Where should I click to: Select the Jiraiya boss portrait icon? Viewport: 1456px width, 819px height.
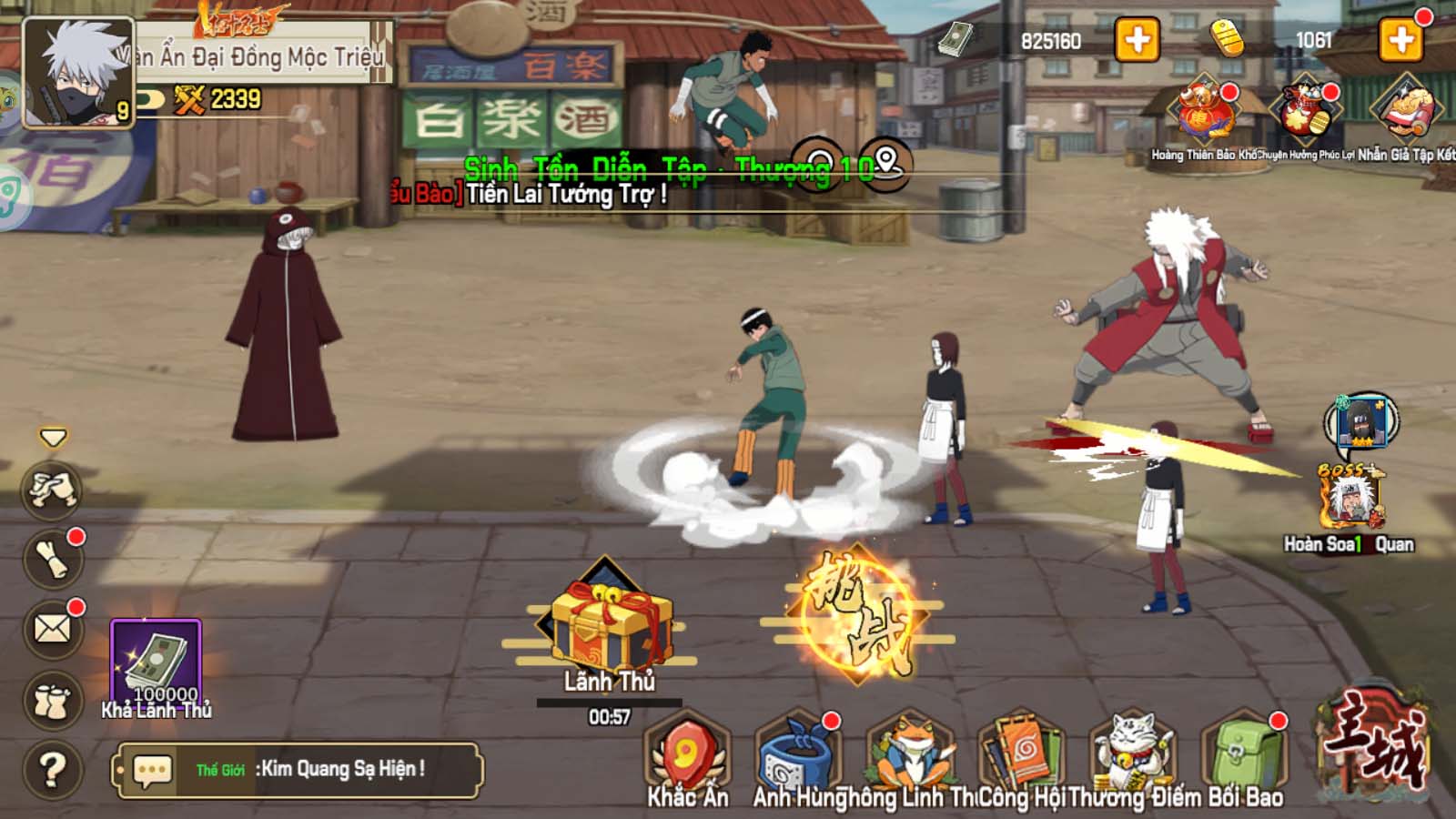click(1353, 500)
